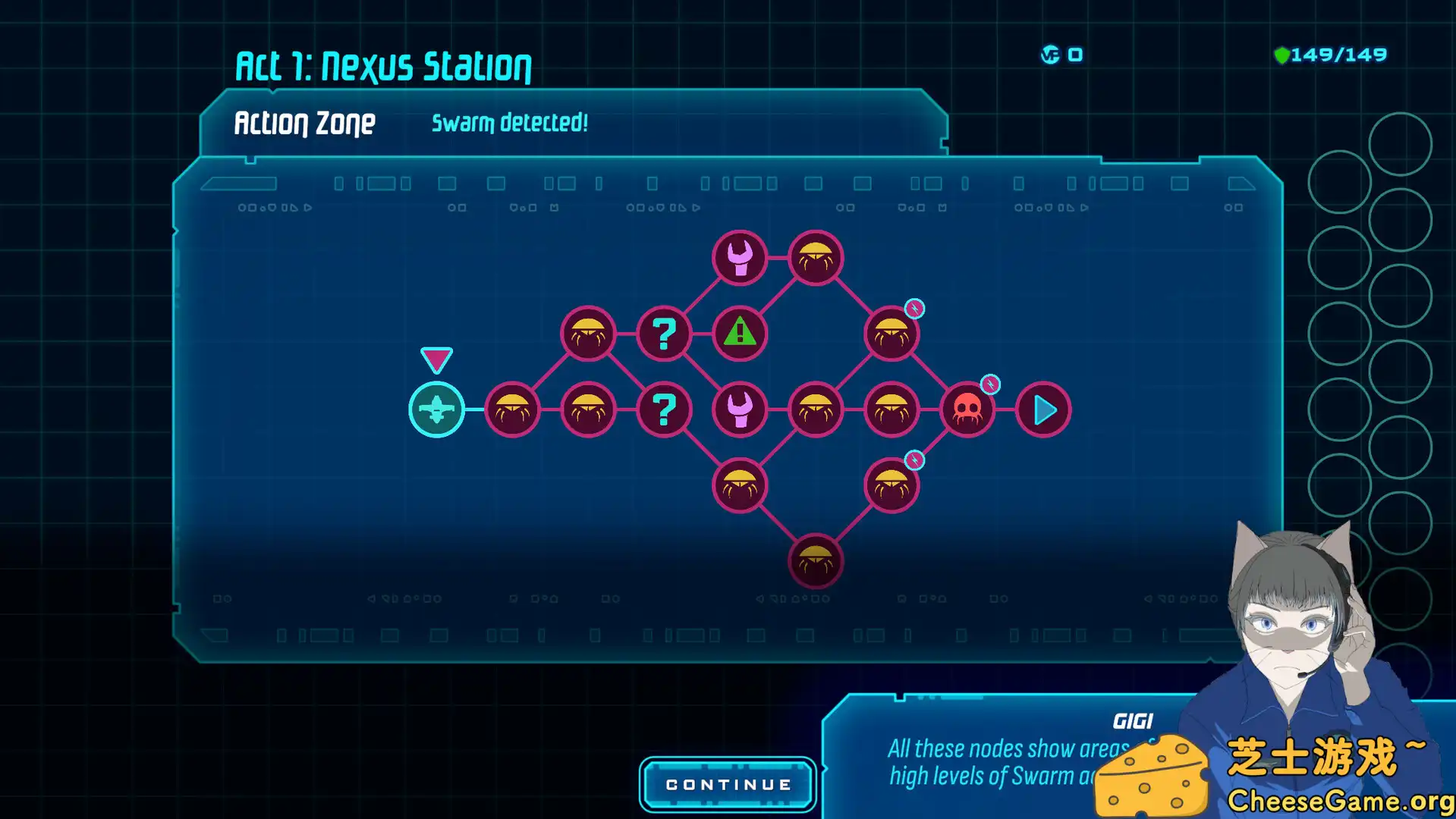Click the CONTINUE button
The width and height of the screenshot is (1456, 819).
pyautogui.click(x=728, y=784)
